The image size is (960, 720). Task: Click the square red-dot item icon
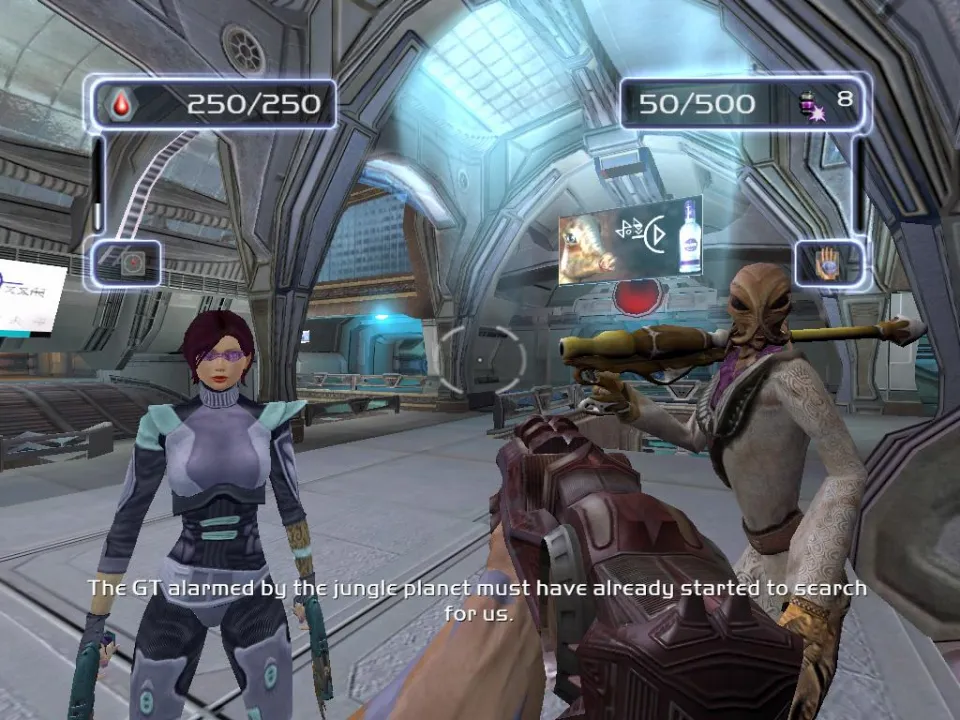pyautogui.click(x=132, y=263)
